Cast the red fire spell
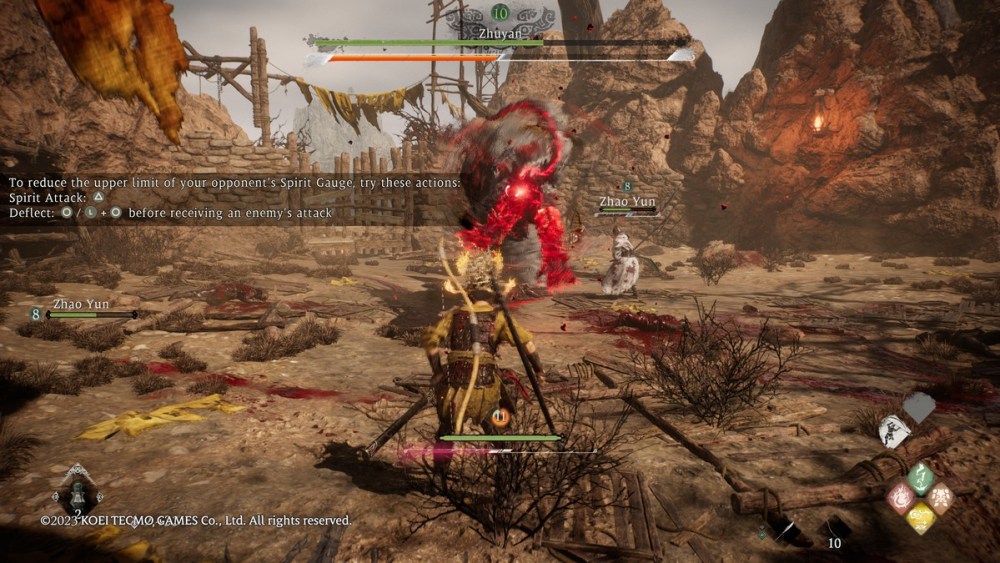 [901, 497]
